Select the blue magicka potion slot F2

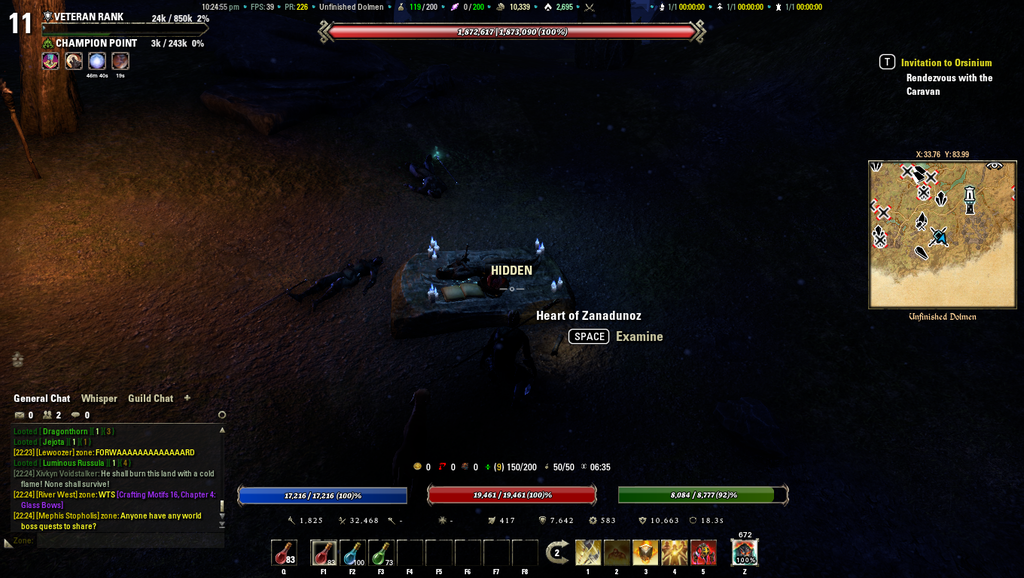(352, 553)
